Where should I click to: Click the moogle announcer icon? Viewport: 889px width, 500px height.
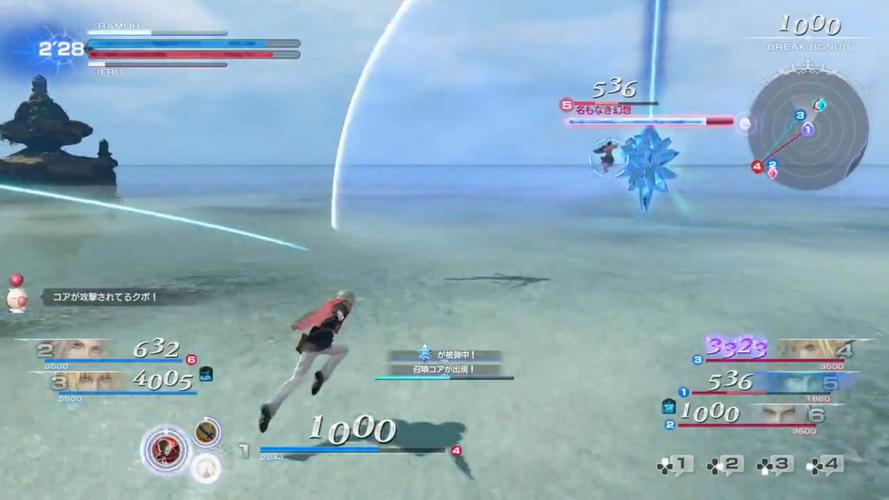[x=15, y=297]
